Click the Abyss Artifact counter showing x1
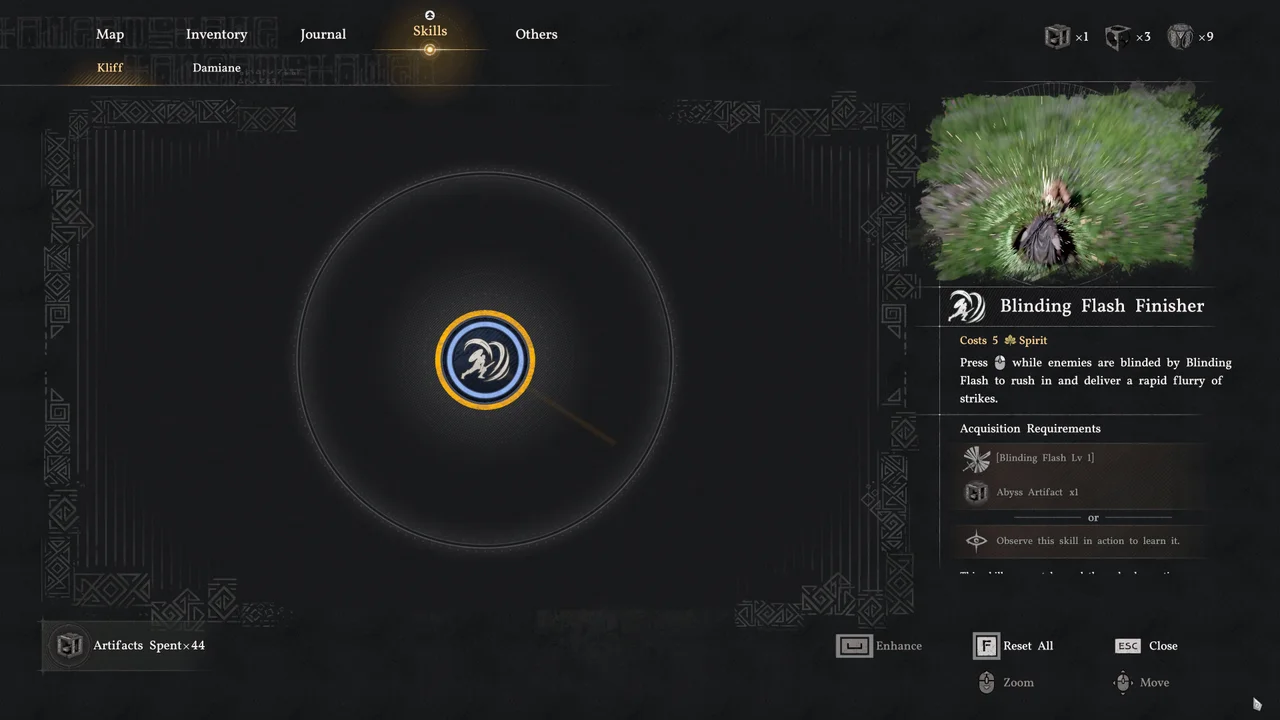 pos(1066,36)
